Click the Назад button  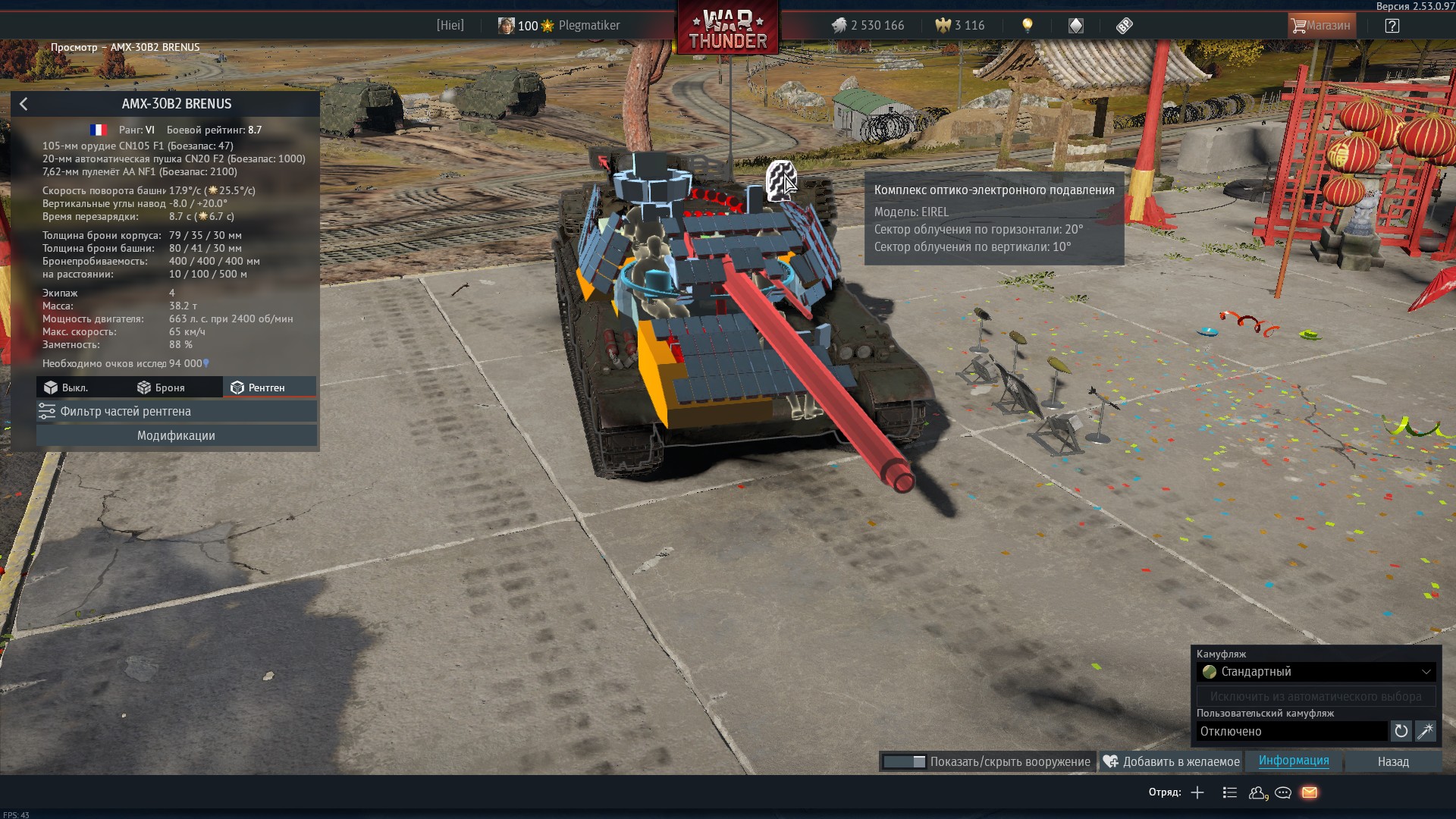click(1393, 761)
